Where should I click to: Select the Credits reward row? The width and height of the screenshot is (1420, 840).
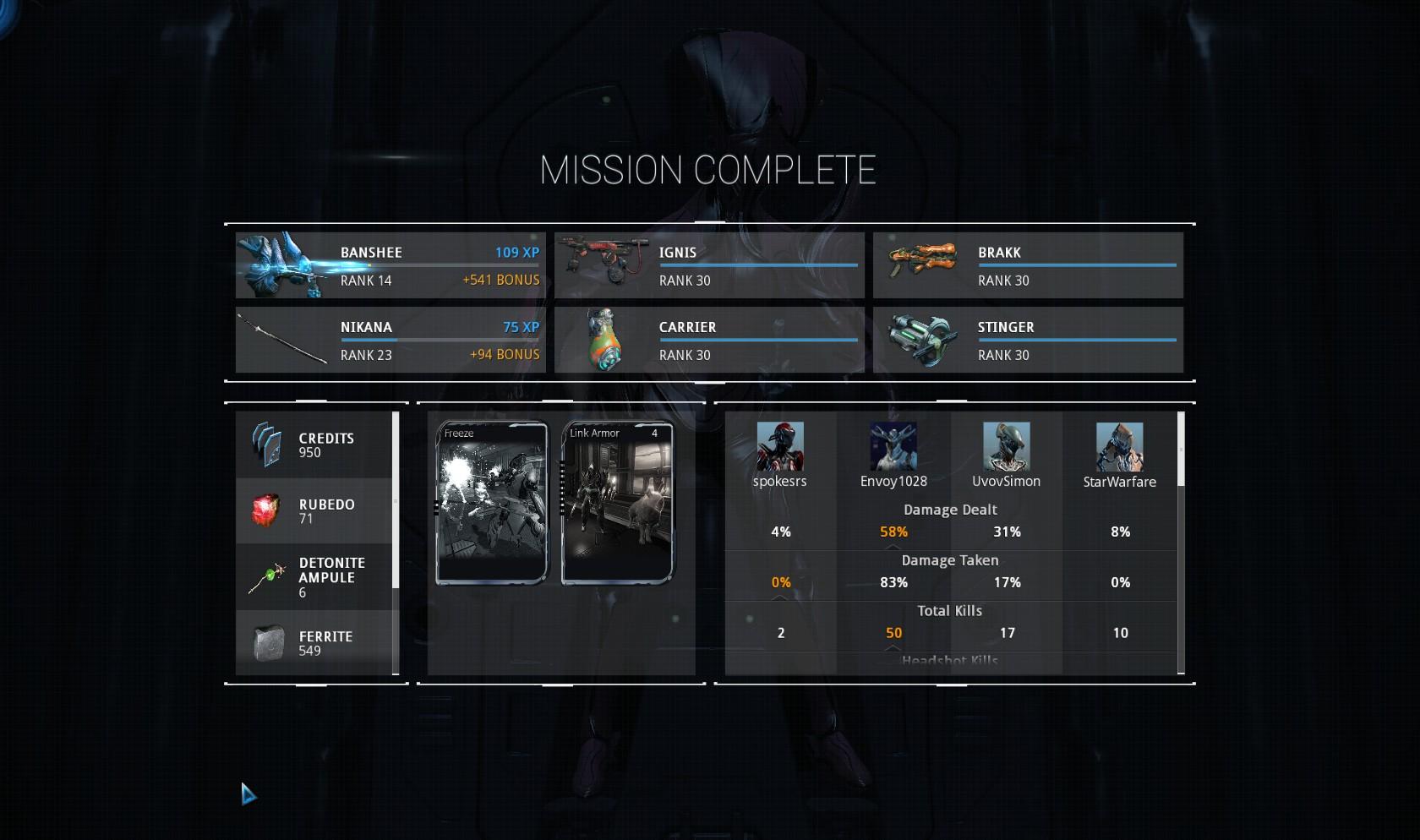click(314, 445)
